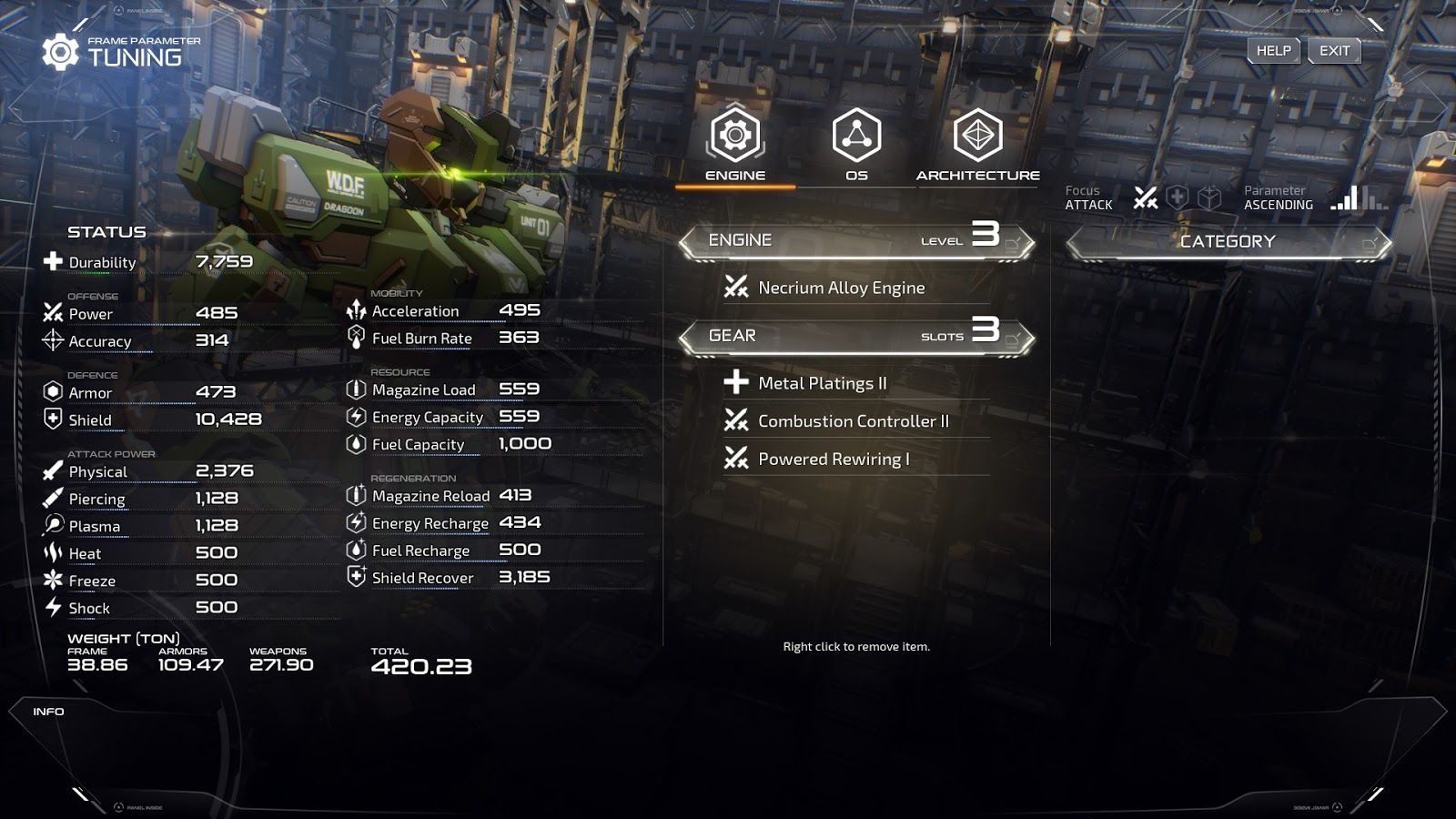Click the Gear Slots 3 header

point(856,337)
